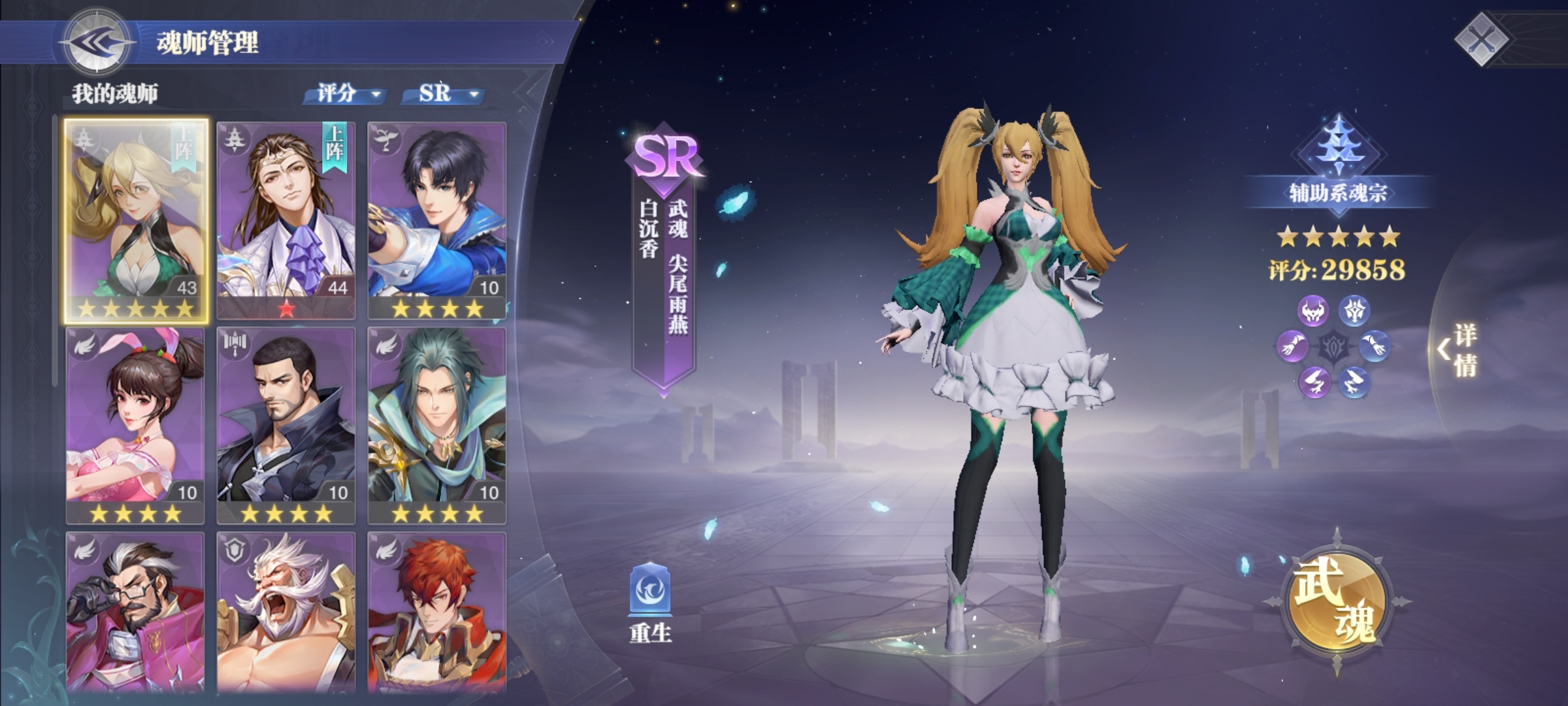Select the blonde twin-tail girl card
The image size is (1568, 706).
[x=136, y=219]
